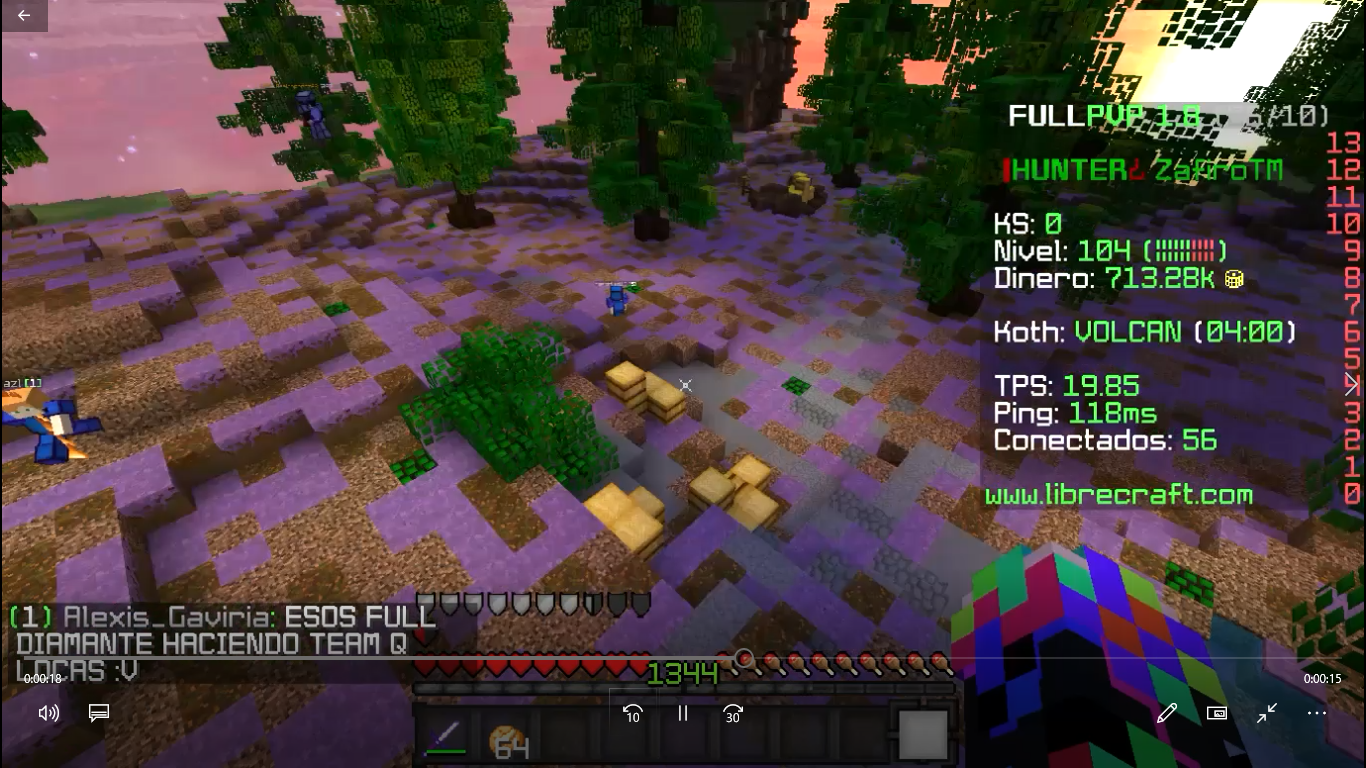Screen dimensions: 1366x768
Task: Pause the video playback
Action: pos(683,713)
